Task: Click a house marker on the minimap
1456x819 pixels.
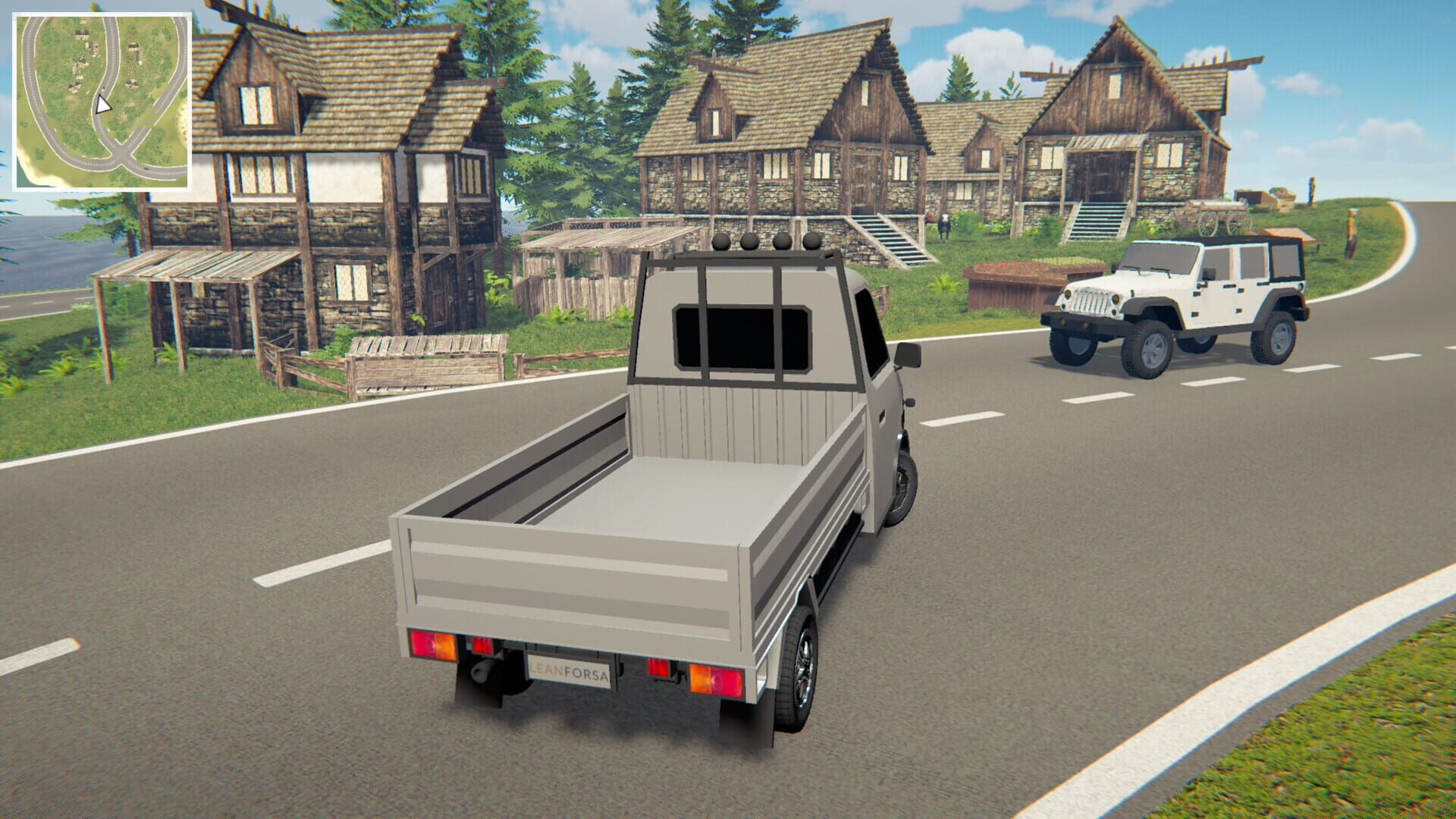Action: [83, 34]
